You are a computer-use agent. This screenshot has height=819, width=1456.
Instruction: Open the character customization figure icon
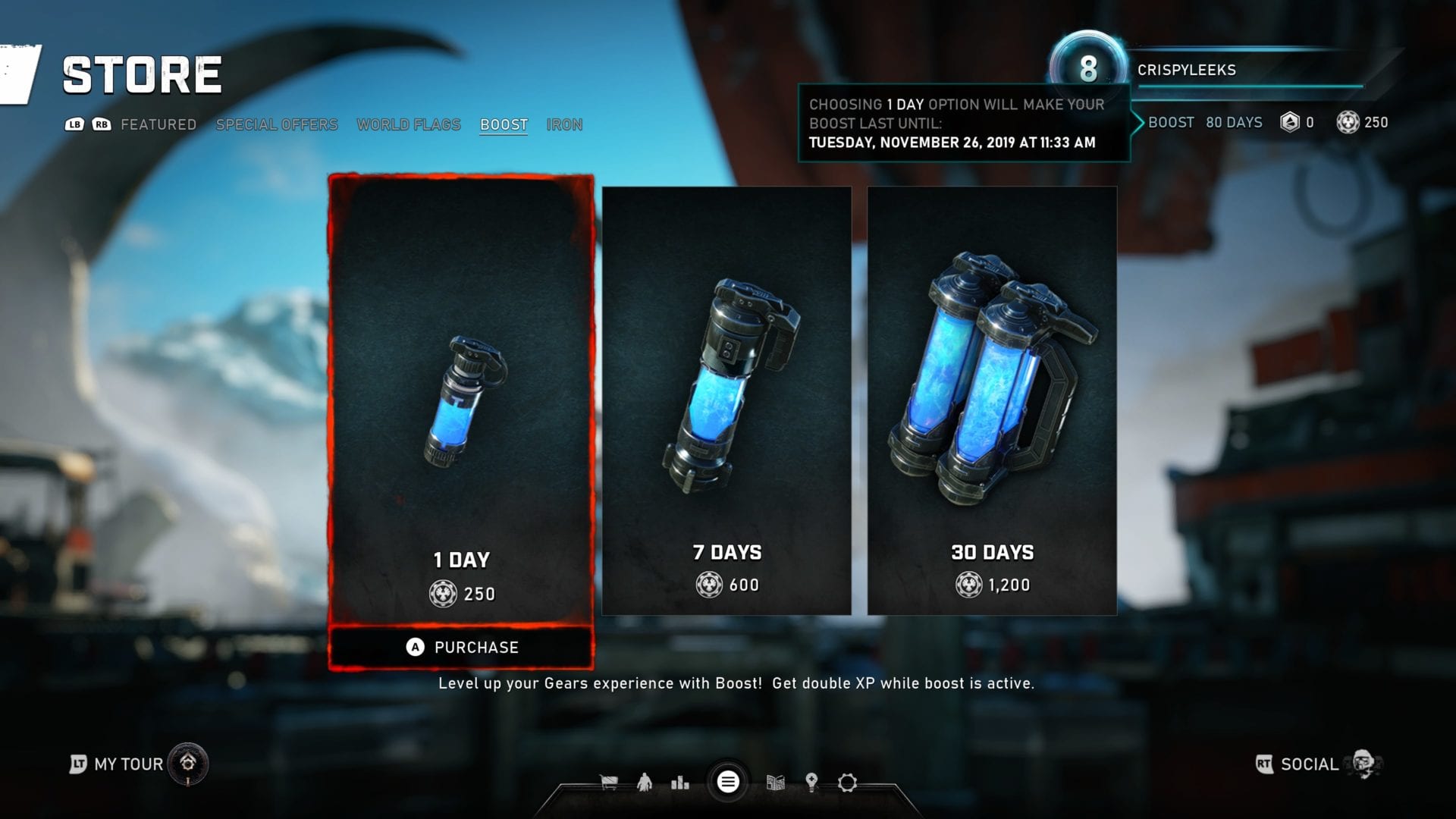[645, 783]
